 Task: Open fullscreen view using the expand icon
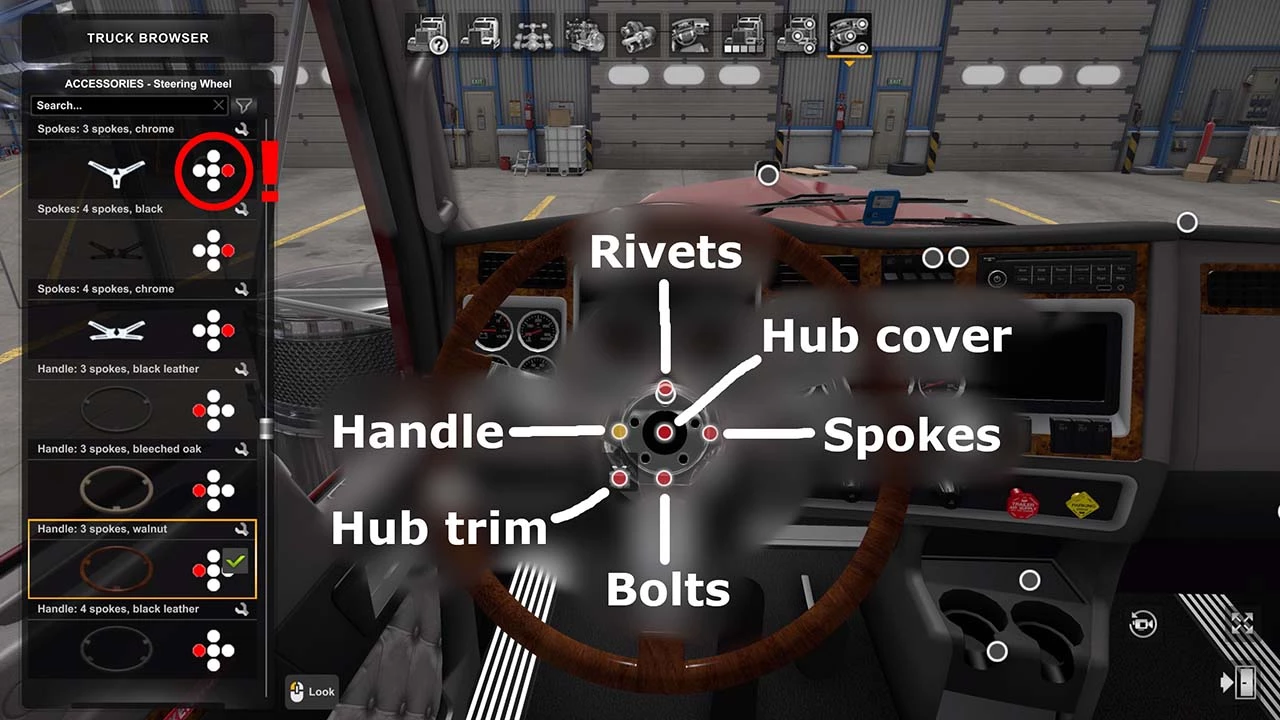tap(1243, 621)
